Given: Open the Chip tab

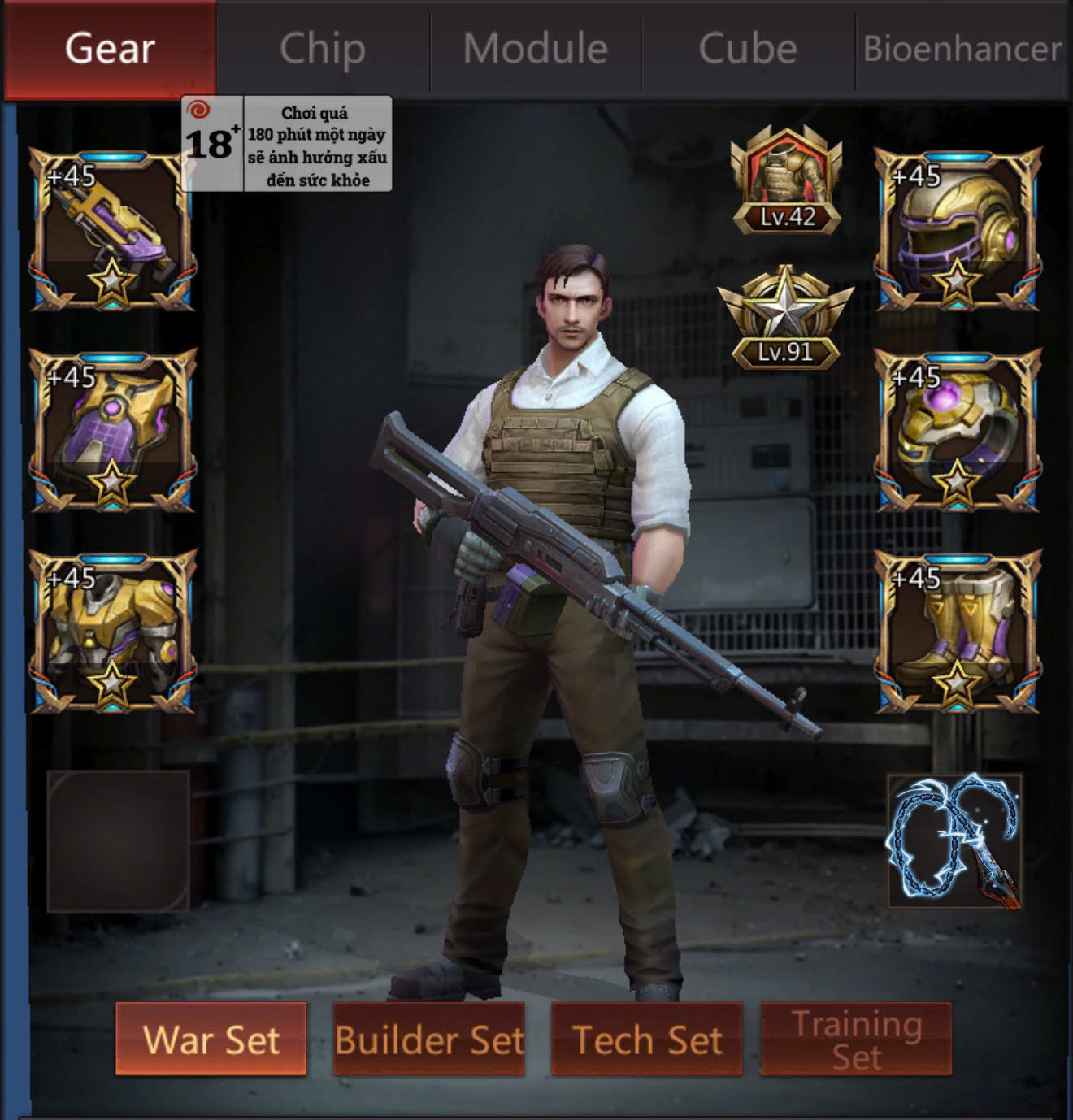Looking at the screenshot, I should click(x=323, y=49).
